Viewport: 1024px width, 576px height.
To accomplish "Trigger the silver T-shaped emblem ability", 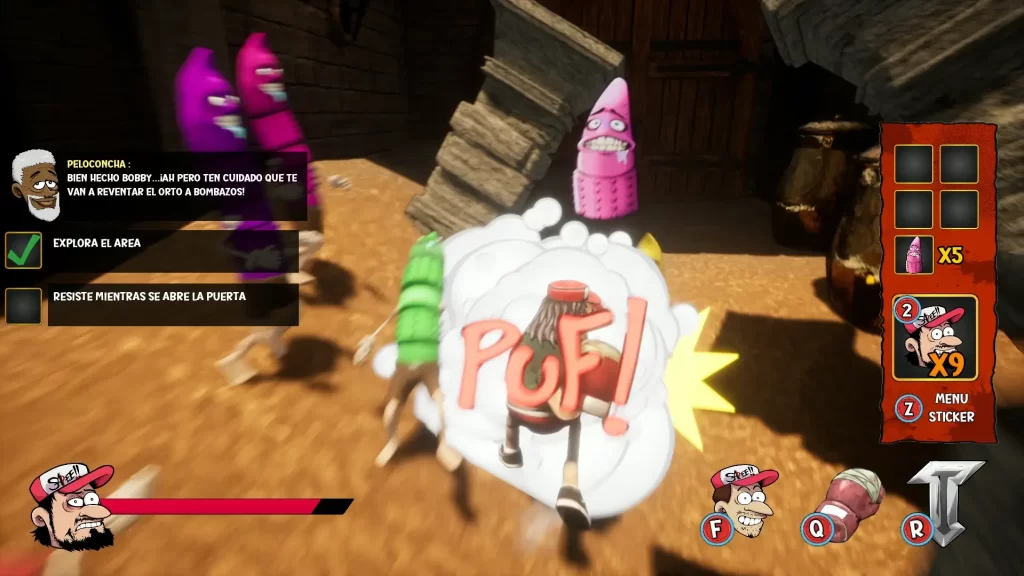I will click(943, 500).
